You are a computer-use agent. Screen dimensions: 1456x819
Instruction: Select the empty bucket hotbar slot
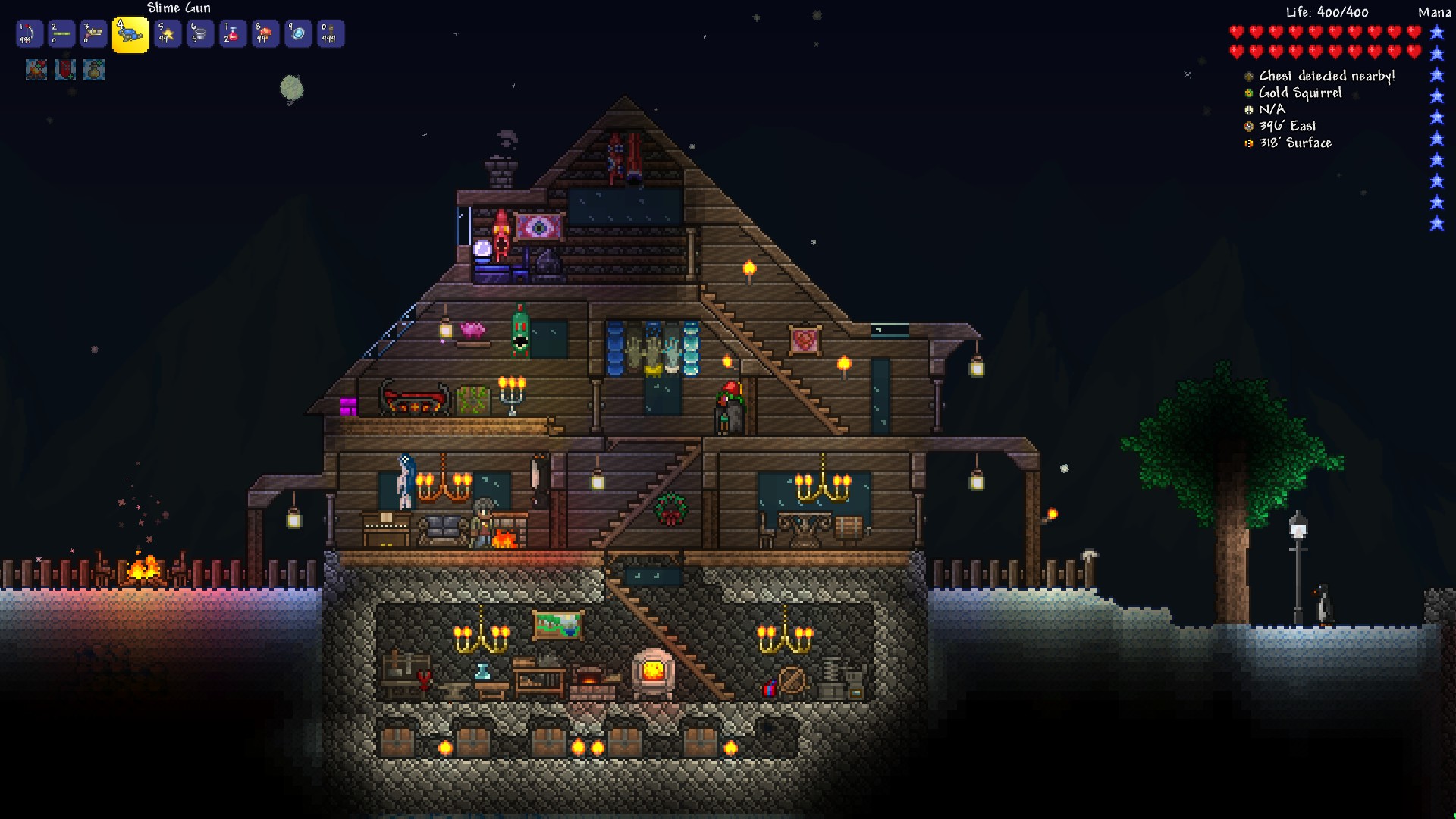tap(199, 34)
